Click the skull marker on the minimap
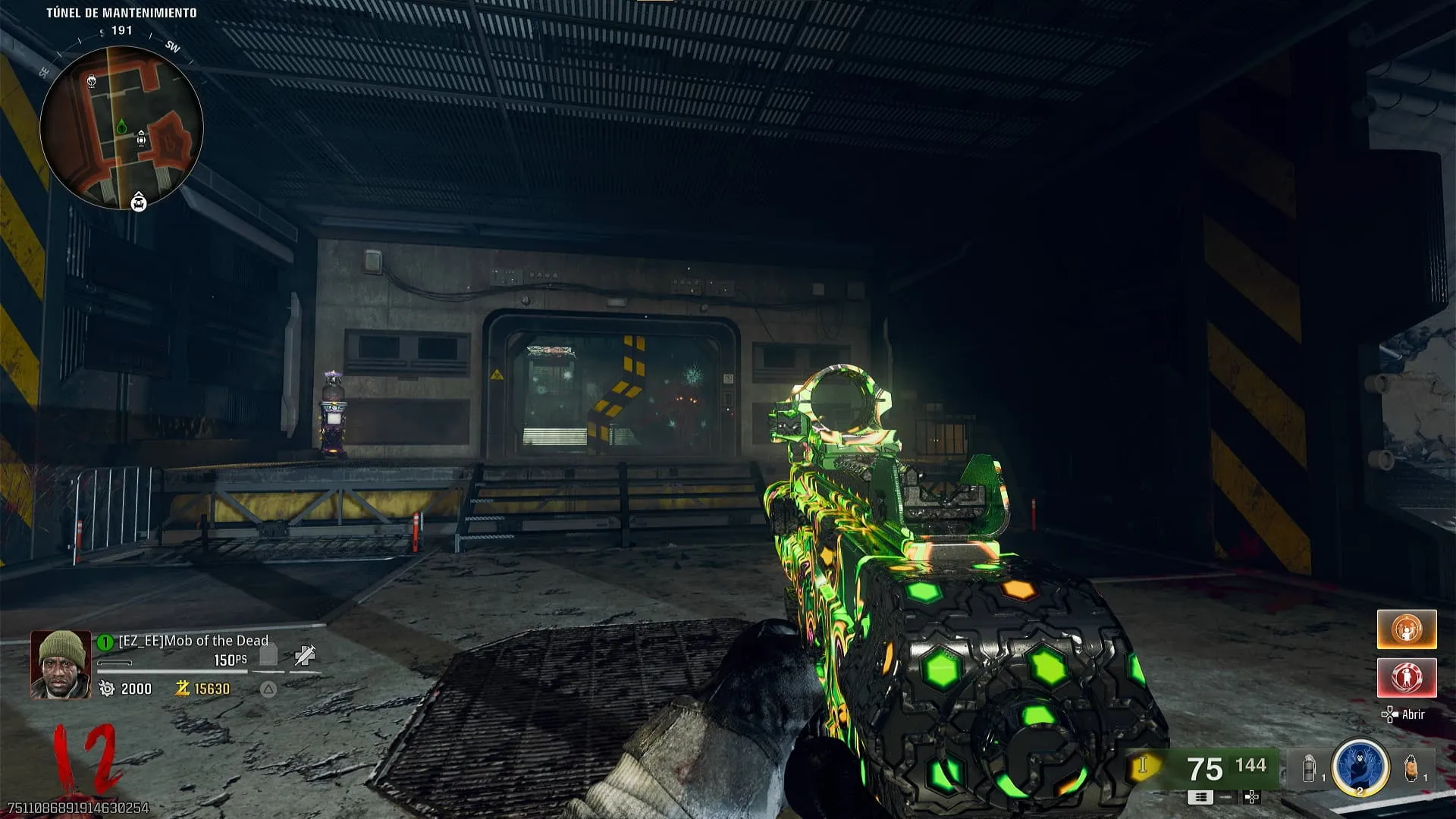 pos(92,80)
